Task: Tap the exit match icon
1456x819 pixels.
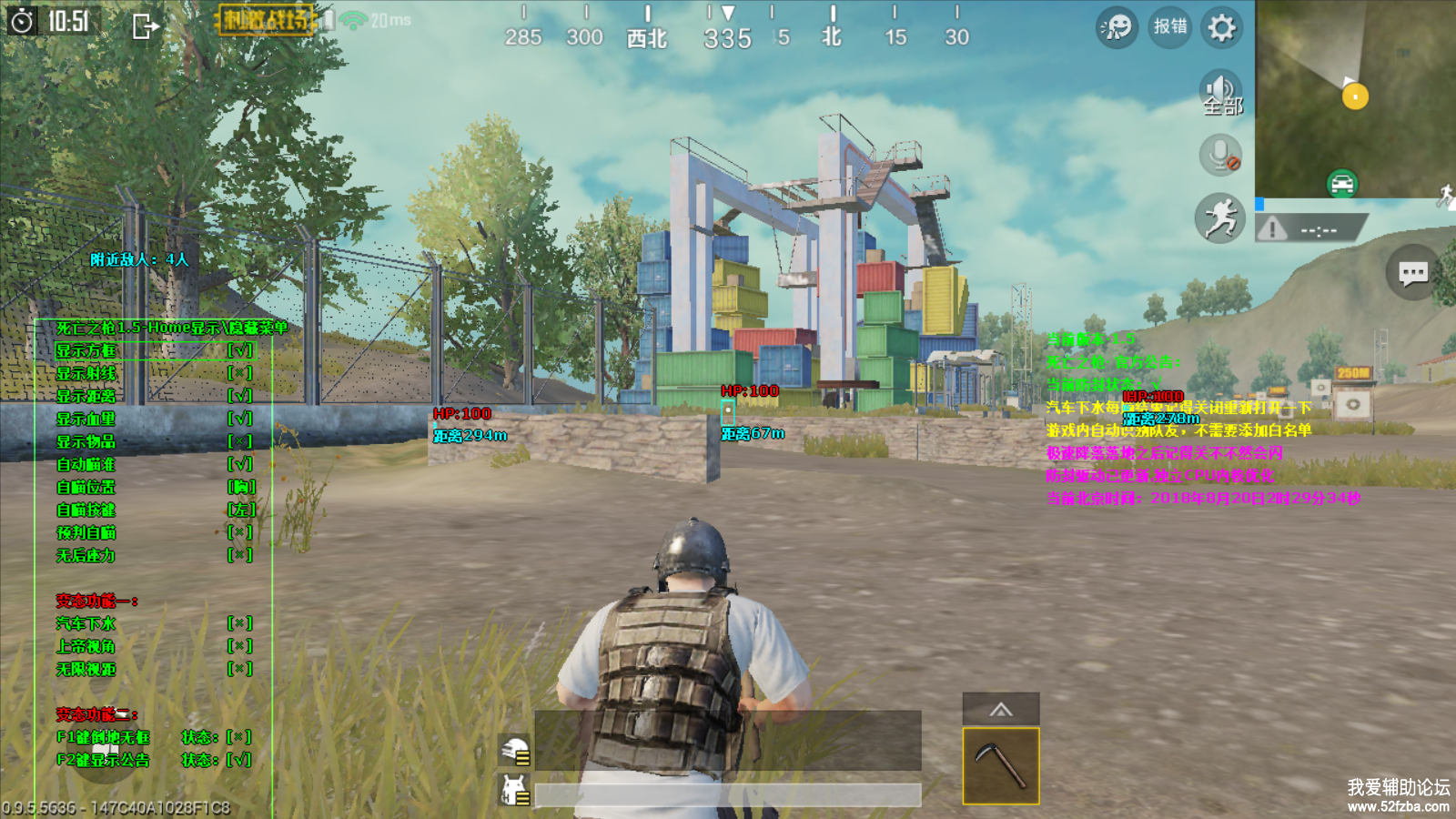Action: click(145, 26)
